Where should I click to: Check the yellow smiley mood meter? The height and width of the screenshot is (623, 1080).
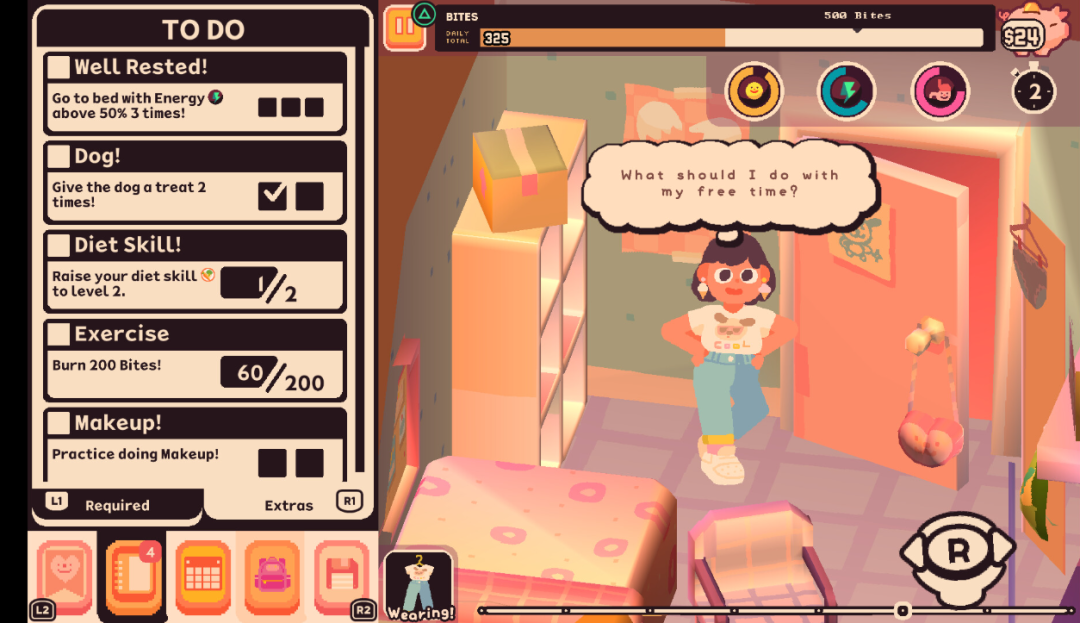click(753, 91)
